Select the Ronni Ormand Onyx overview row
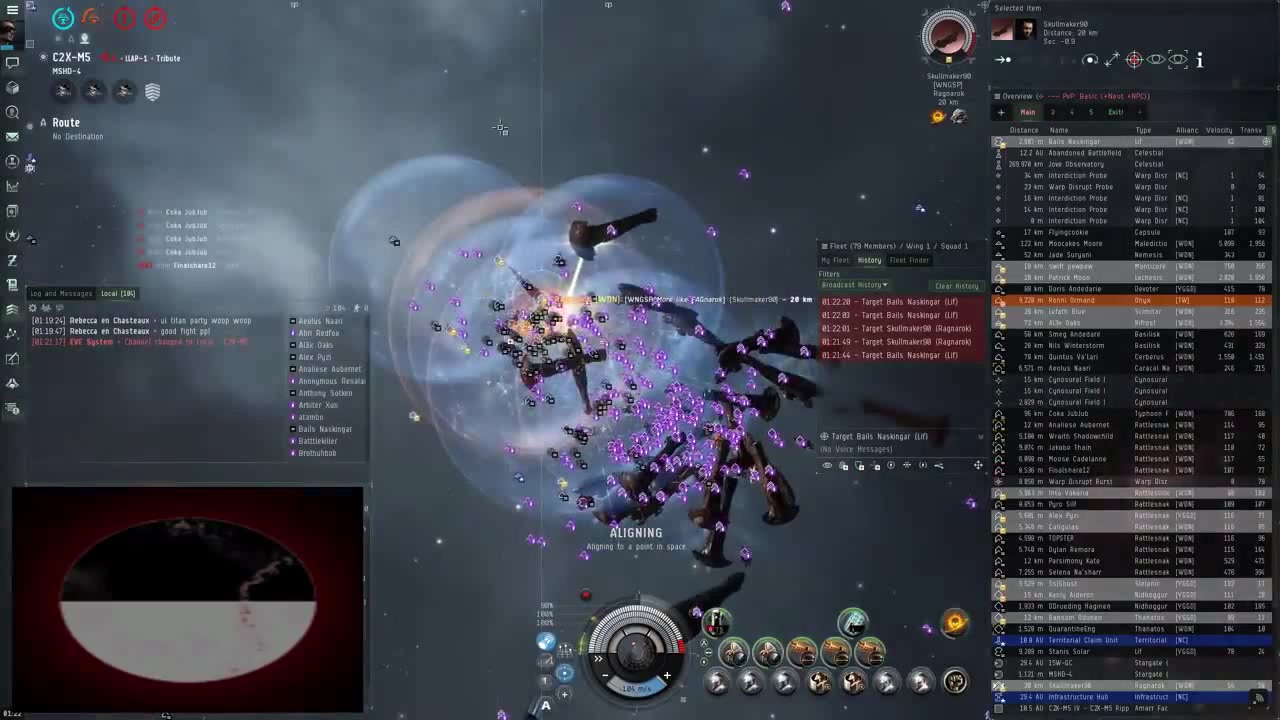 tap(1072, 300)
